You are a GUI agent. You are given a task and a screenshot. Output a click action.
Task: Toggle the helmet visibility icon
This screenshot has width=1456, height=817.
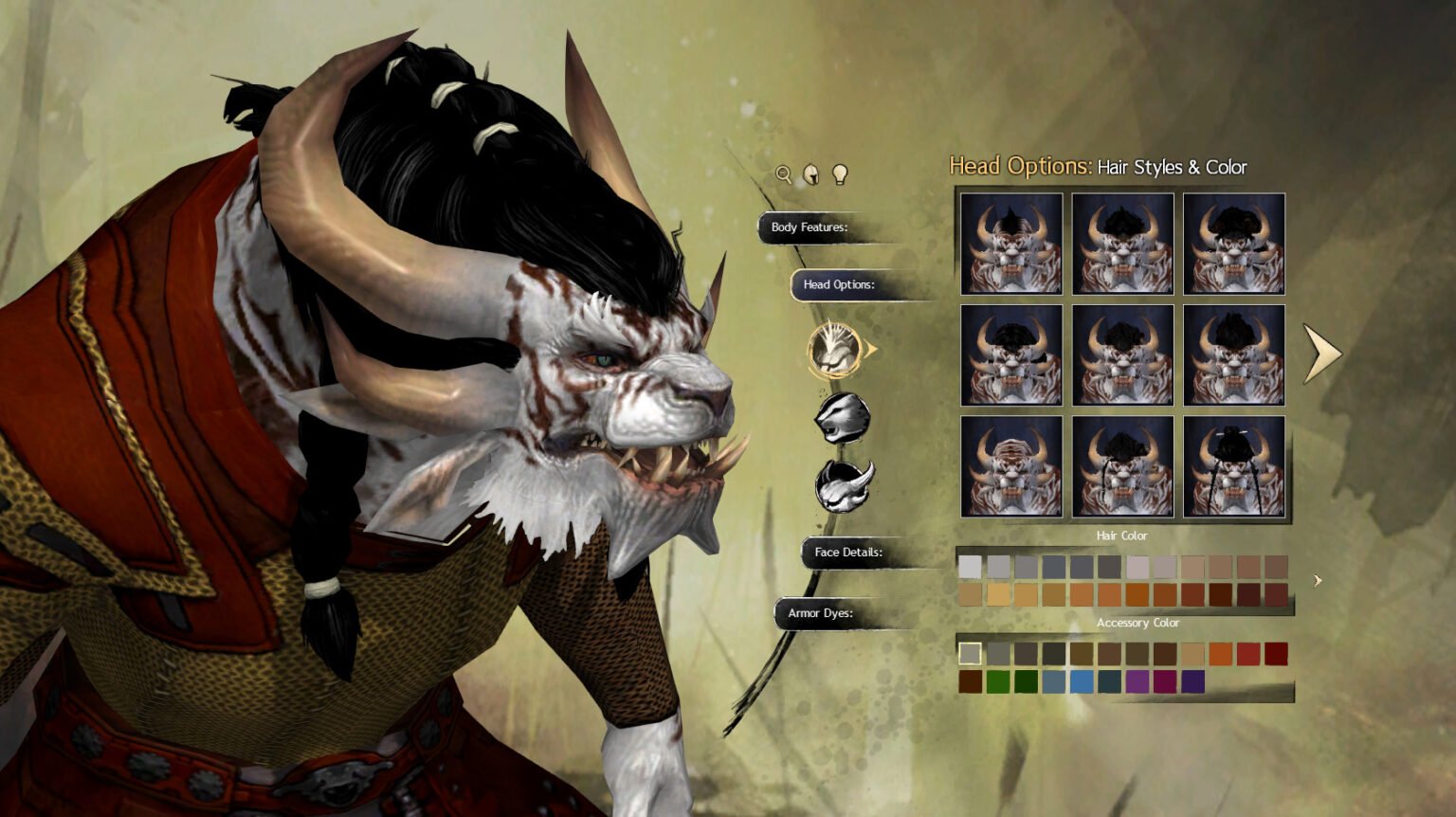pyautogui.click(x=810, y=173)
